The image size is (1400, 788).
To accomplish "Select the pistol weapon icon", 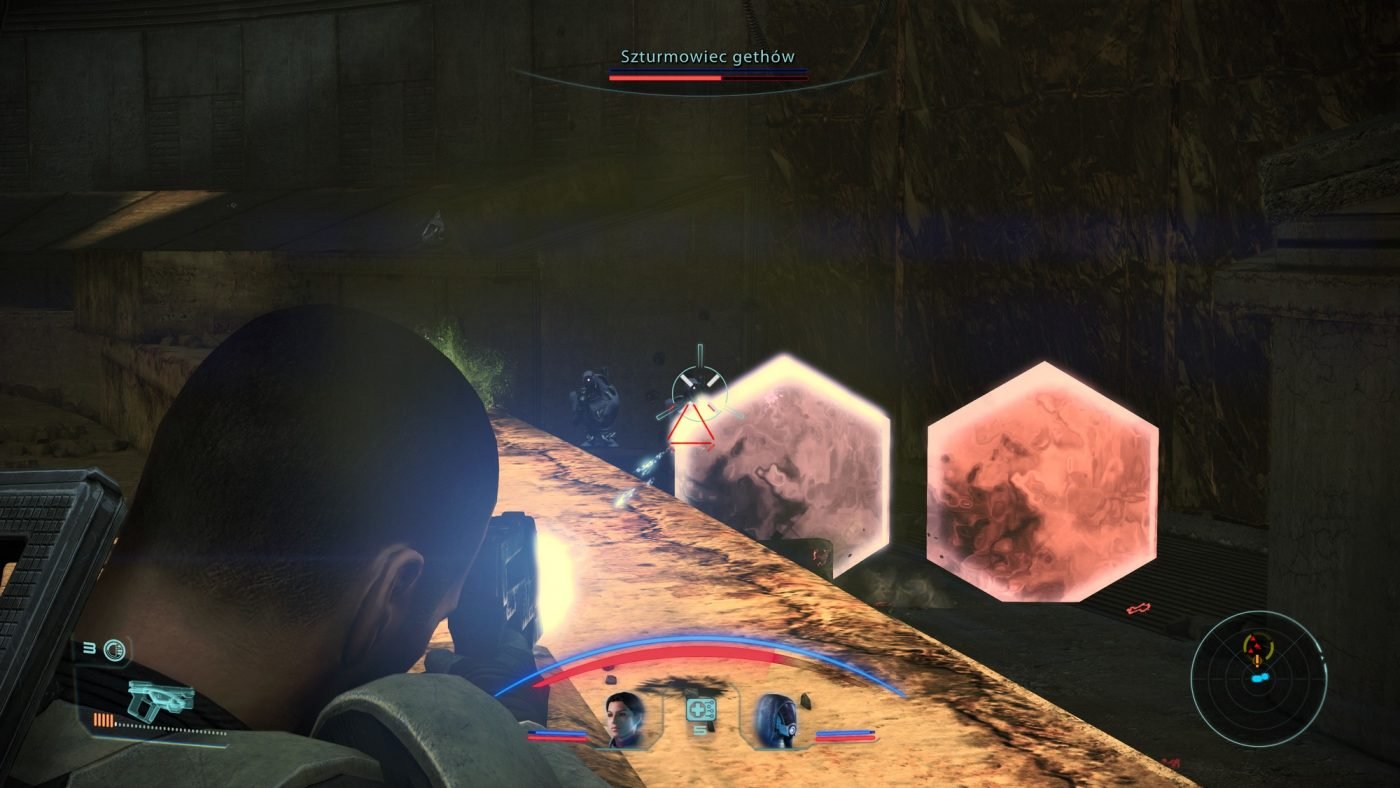I will click(x=160, y=697).
